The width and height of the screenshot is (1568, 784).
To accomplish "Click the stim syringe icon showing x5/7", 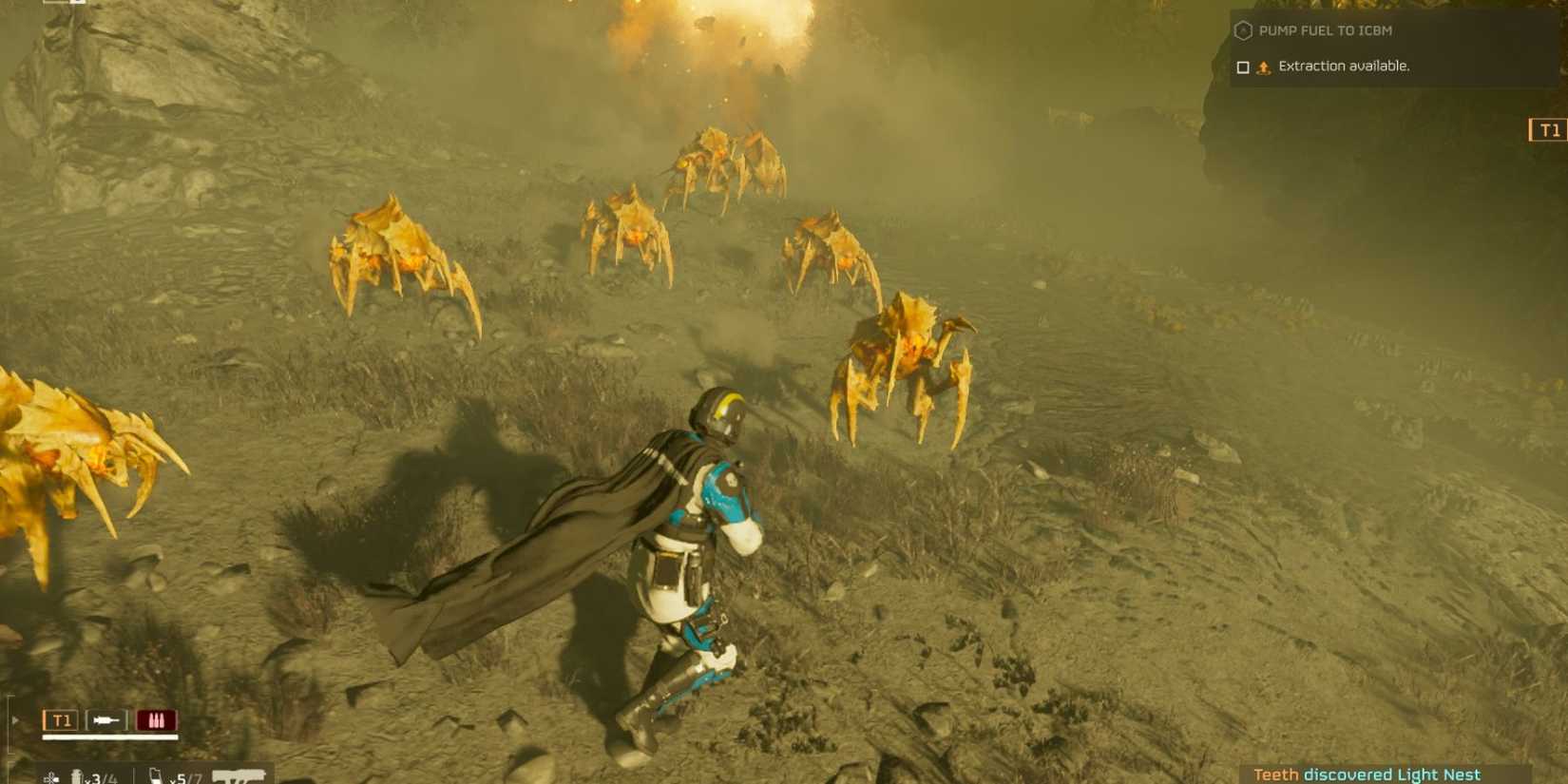I will (x=157, y=775).
